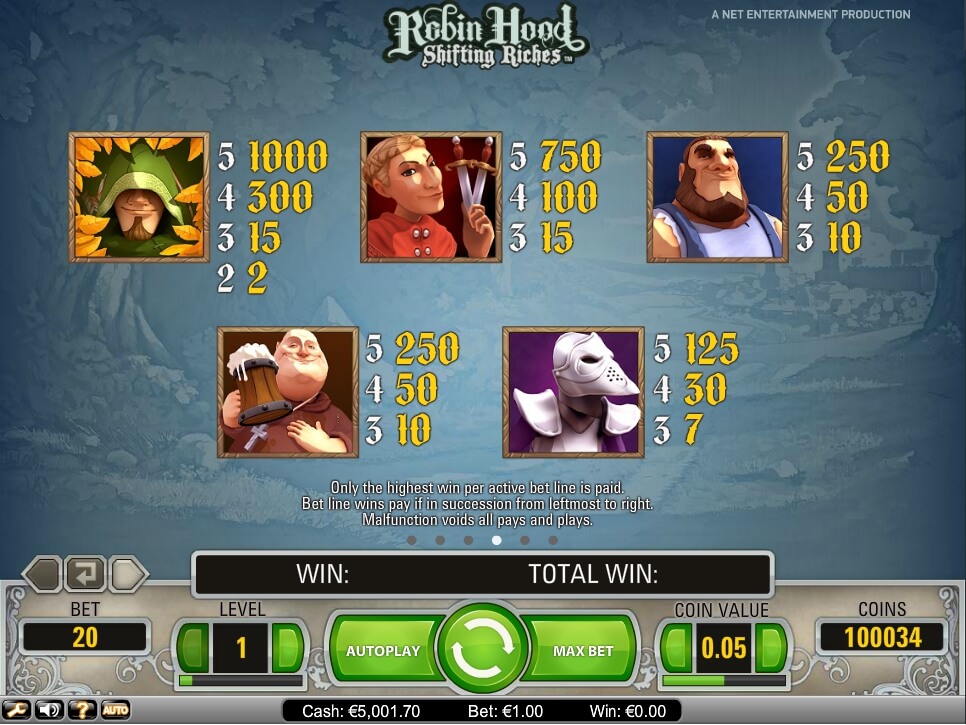Place the Max Bet
The height and width of the screenshot is (725, 966).
pos(583,651)
